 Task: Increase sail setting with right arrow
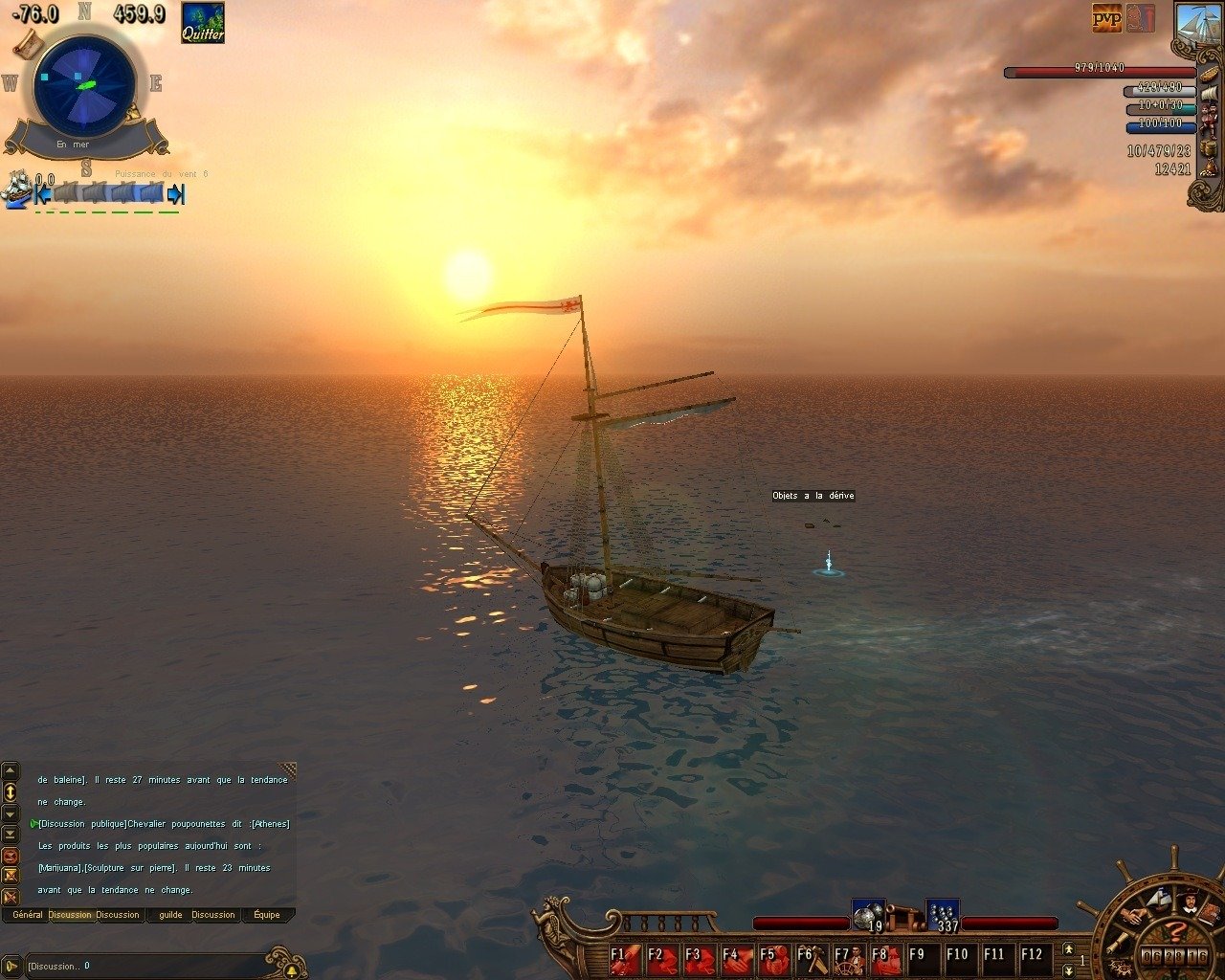175,194
